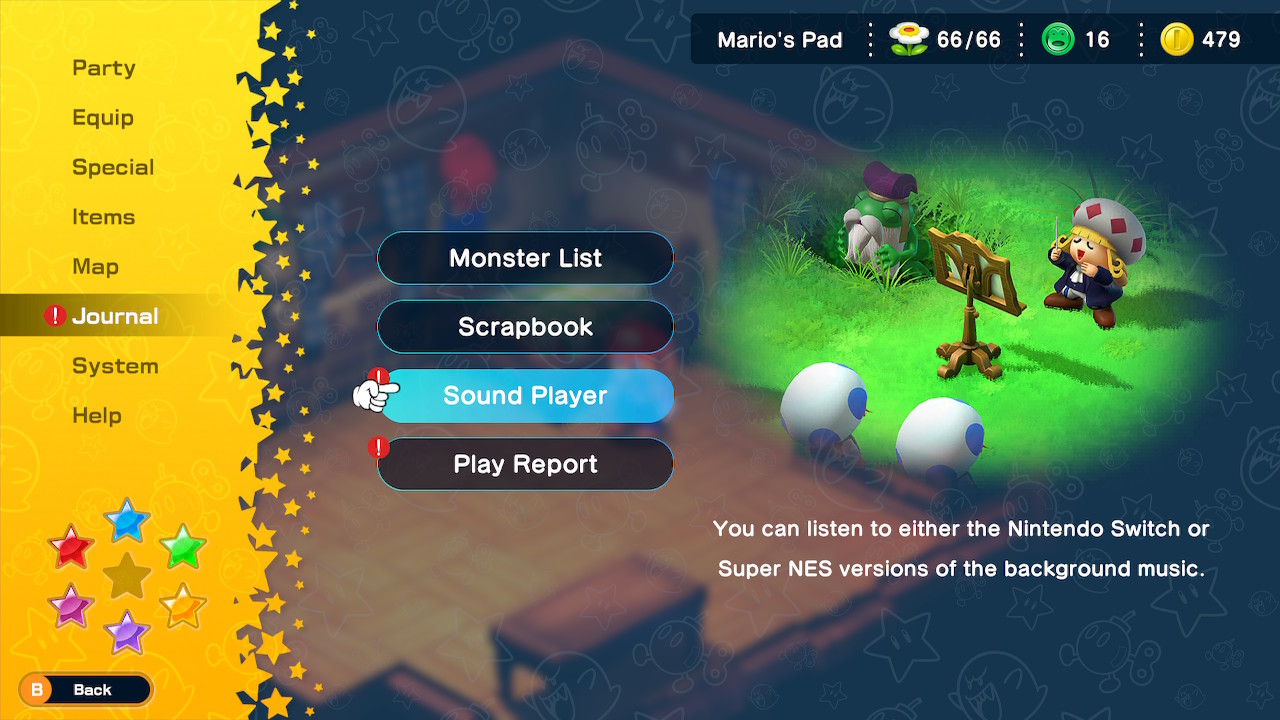1280x720 pixels.
Task: Select the Equip menu entry
Action: coord(102,117)
